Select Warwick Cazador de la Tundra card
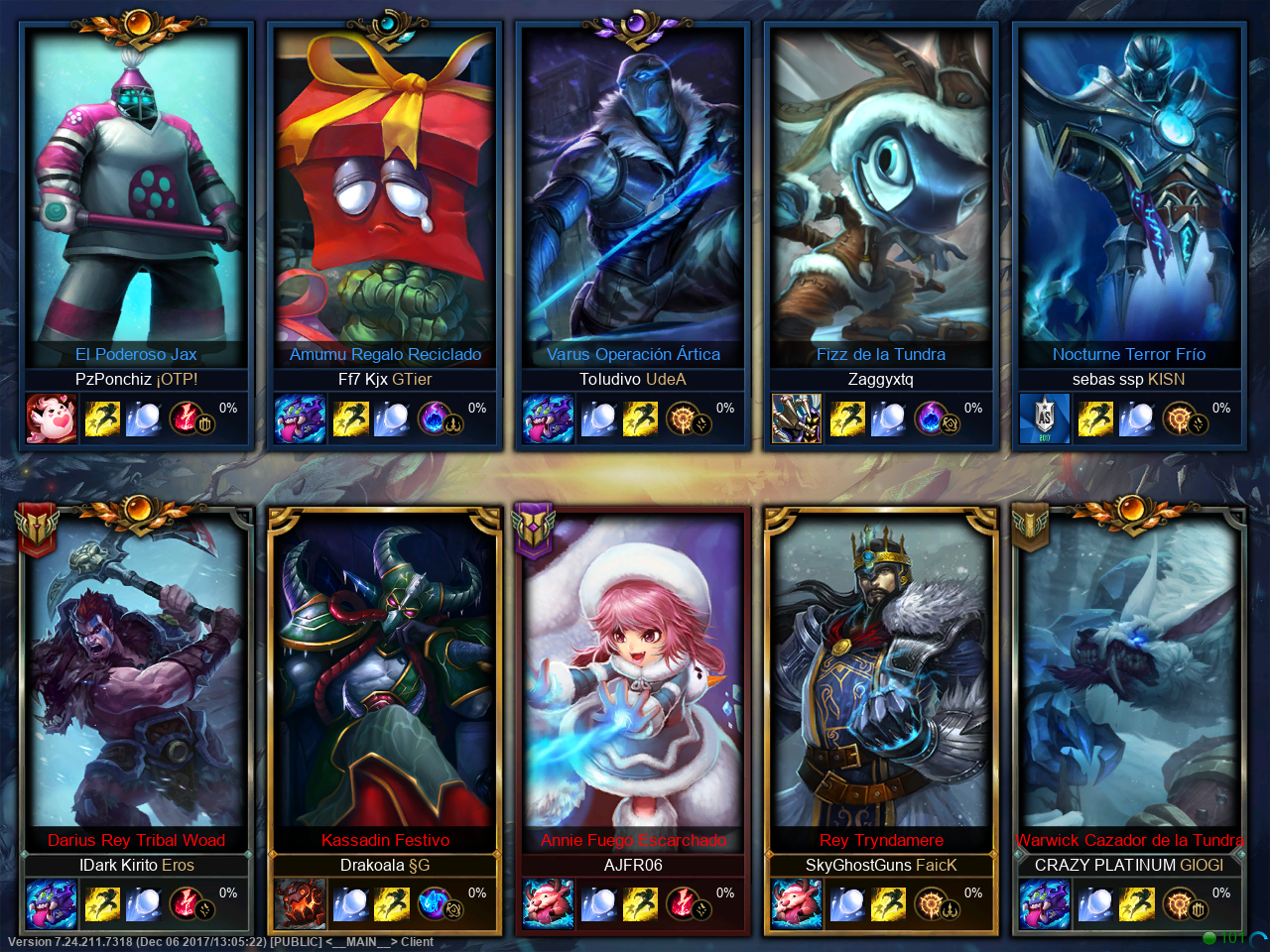The height and width of the screenshot is (952, 1270). point(1129,674)
